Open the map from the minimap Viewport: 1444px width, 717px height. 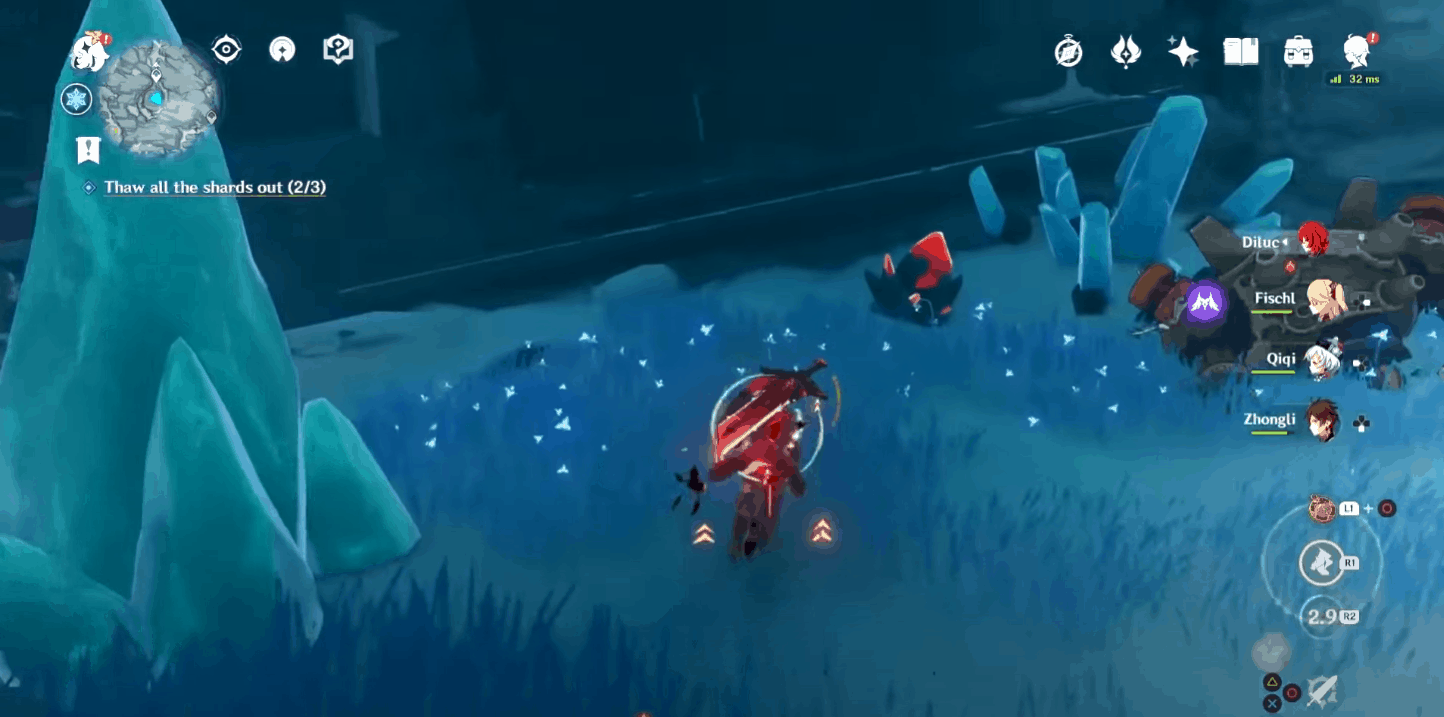point(158,98)
